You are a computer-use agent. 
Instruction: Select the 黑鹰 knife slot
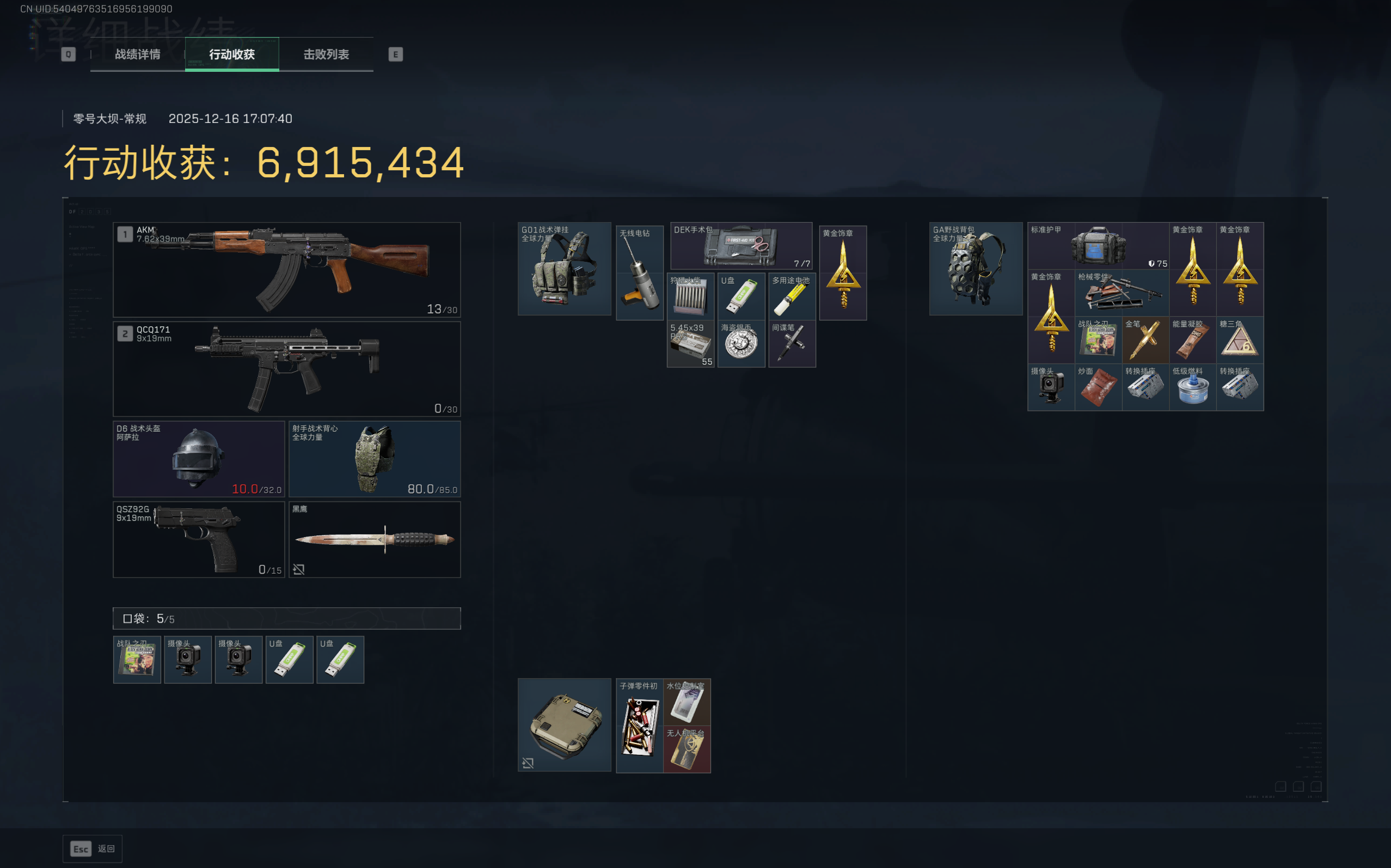(375, 539)
